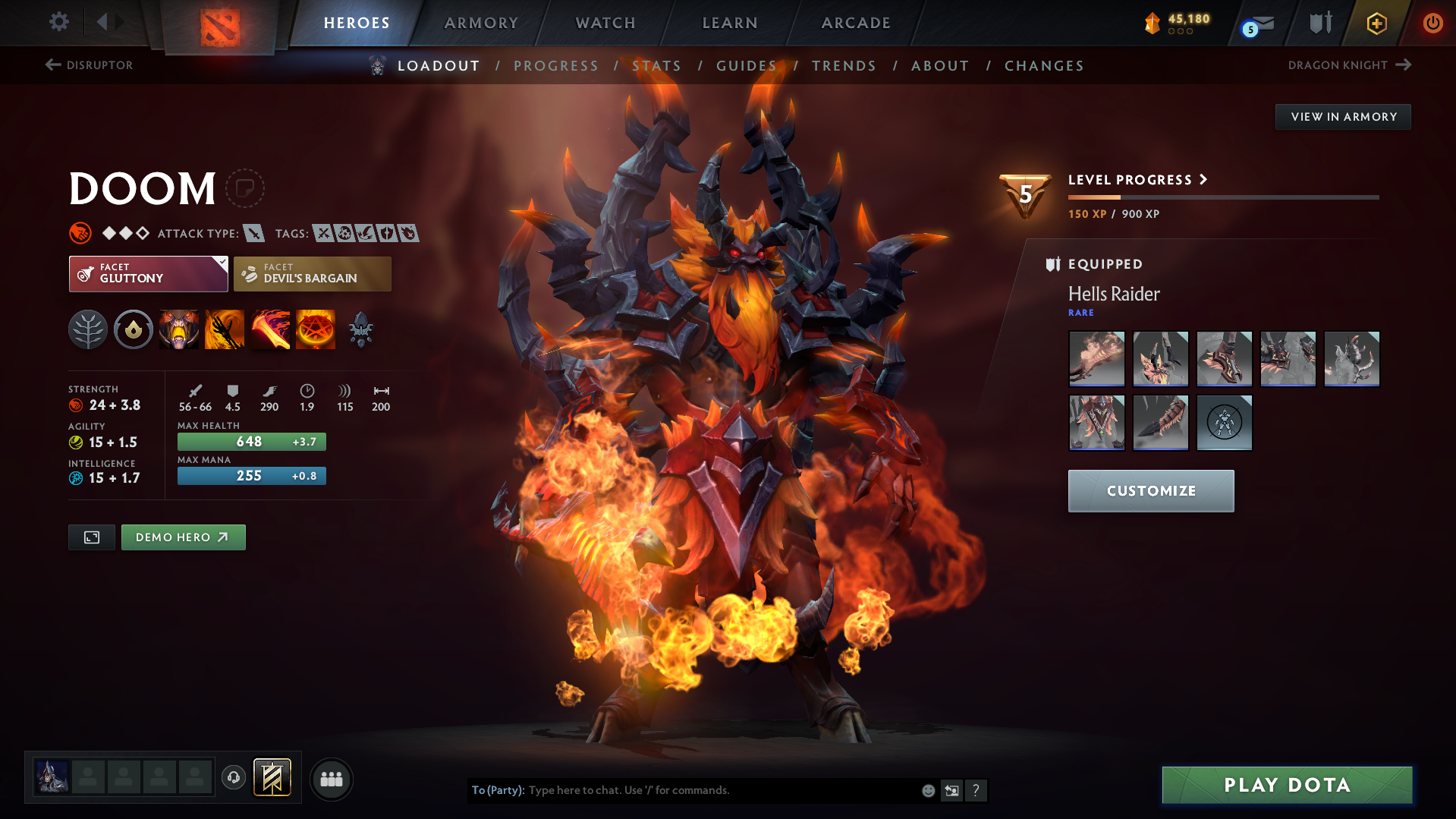The height and width of the screenshot is (819, 1456).
Task: Switch to the Devil's Bargain facet
Action: pyautogui.click(x=312, y=273)
